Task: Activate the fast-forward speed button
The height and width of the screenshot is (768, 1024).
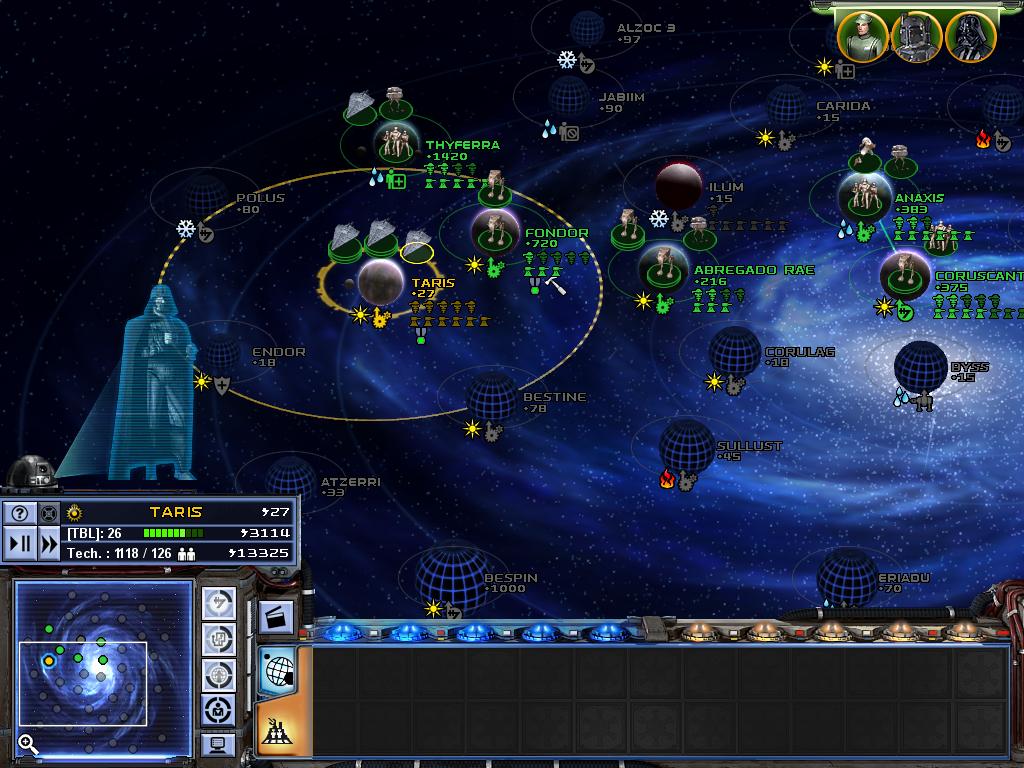Action: (x=49, y=545)
